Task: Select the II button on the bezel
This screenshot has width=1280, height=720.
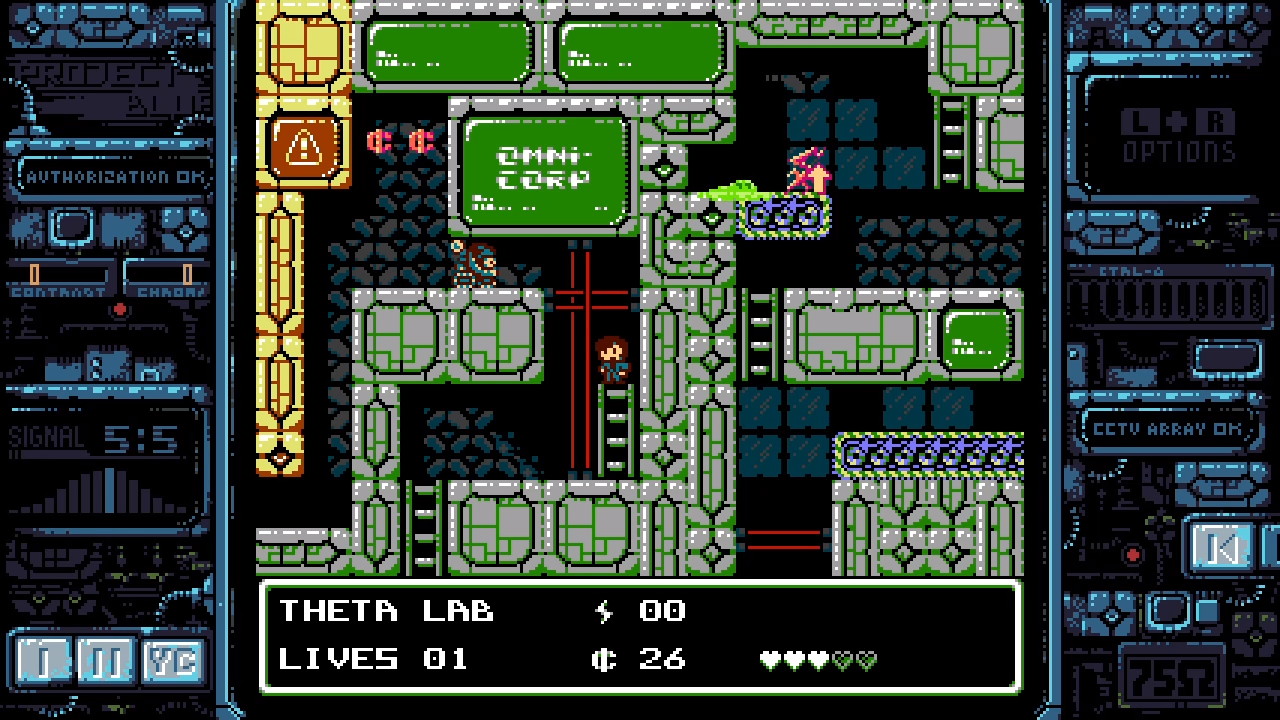Action: click(106, 661)
